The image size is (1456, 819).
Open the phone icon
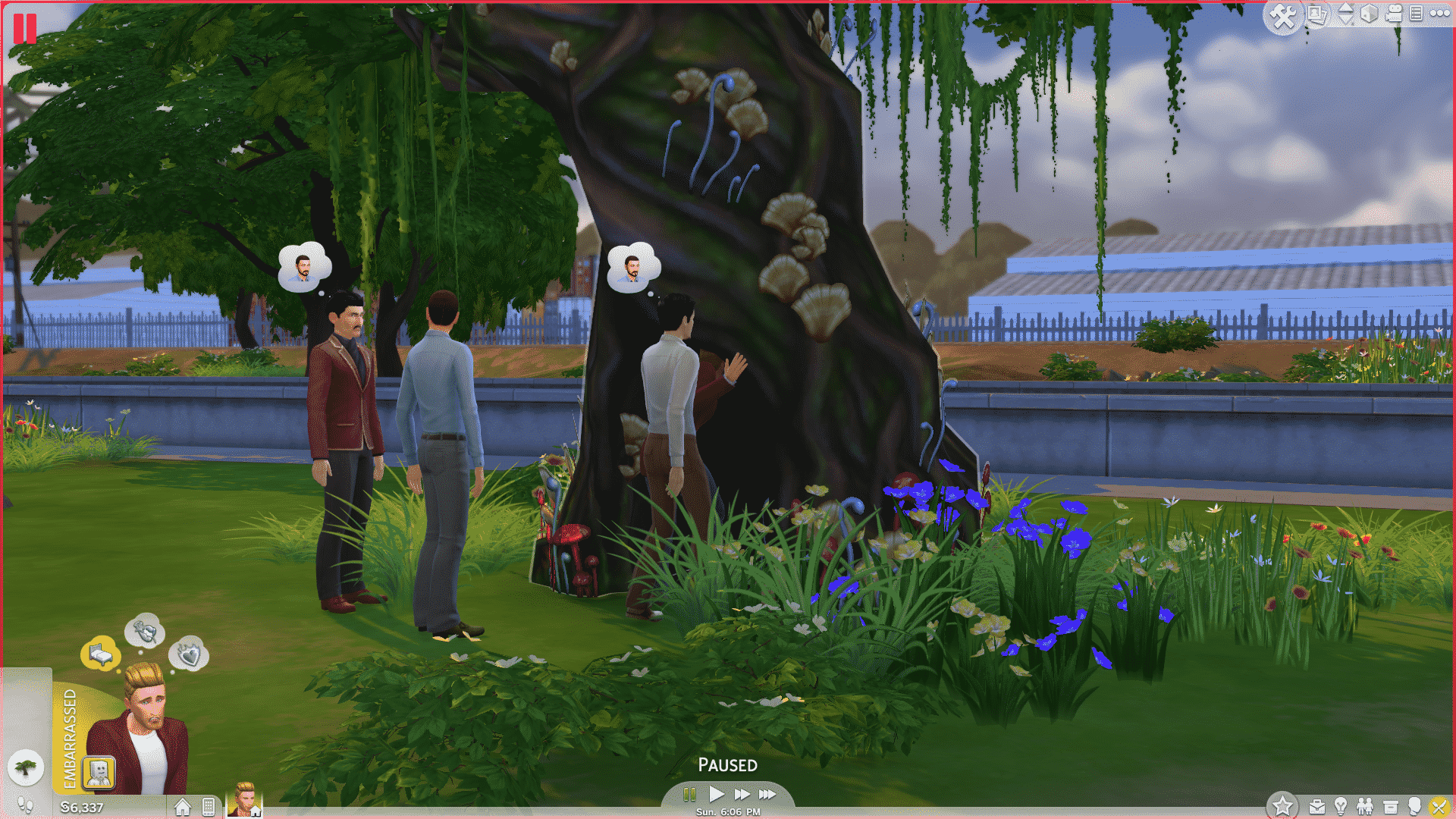click(209, 807)
